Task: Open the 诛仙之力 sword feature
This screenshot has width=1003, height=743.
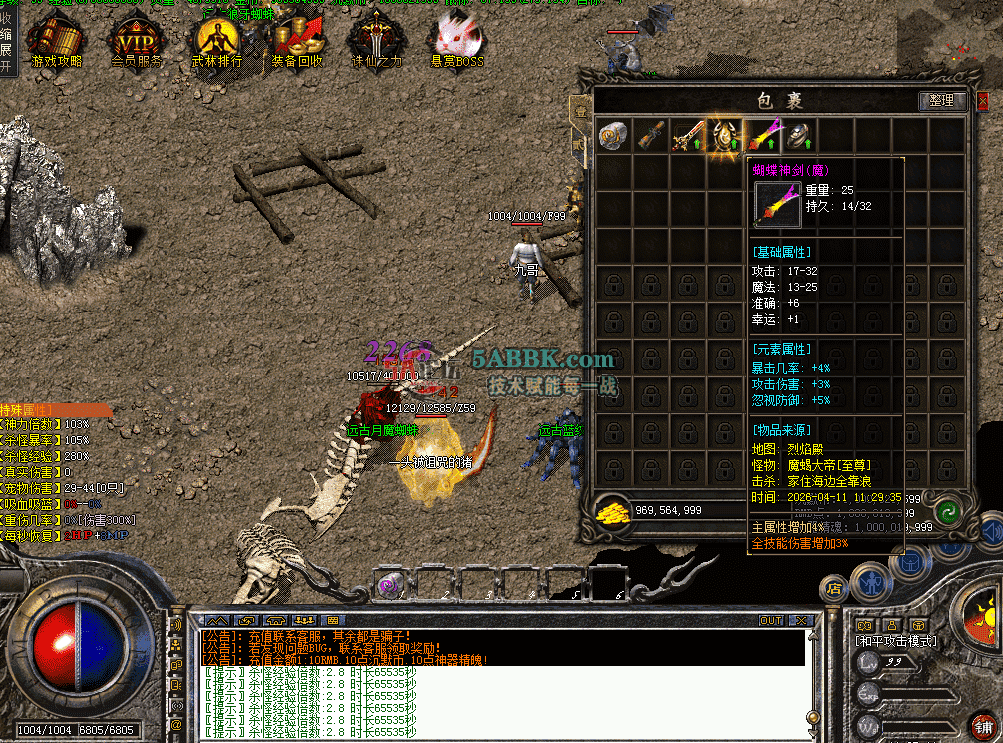Action: [x=373, y=42]
